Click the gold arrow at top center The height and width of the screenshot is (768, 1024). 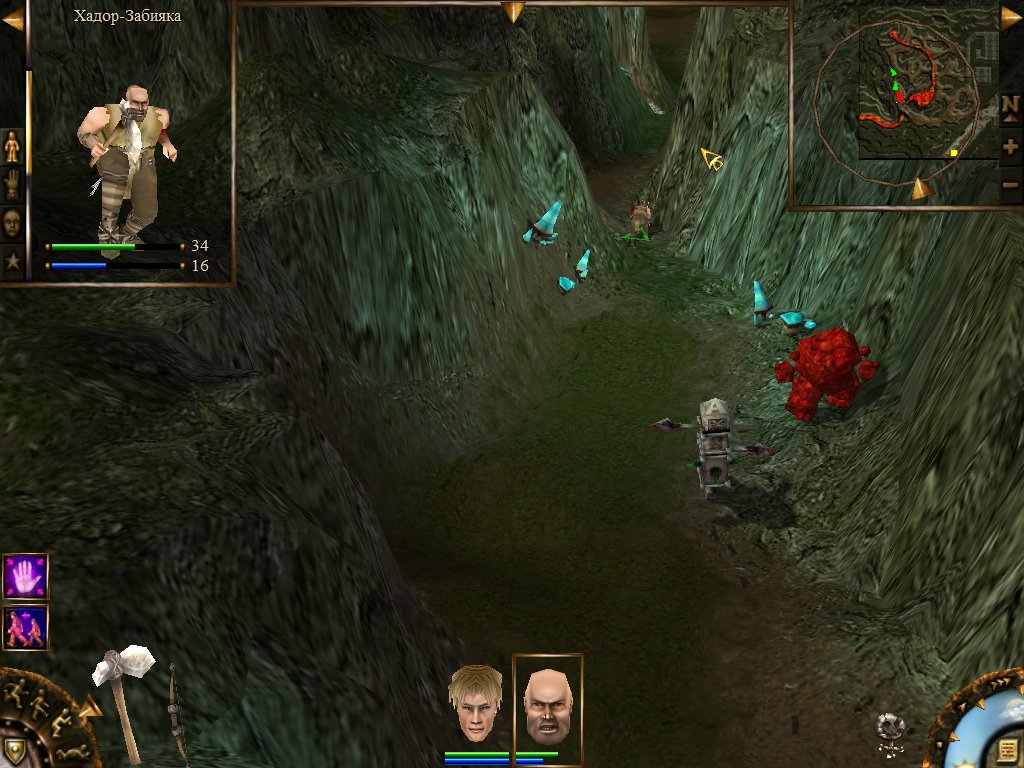(x=513, y=11)
